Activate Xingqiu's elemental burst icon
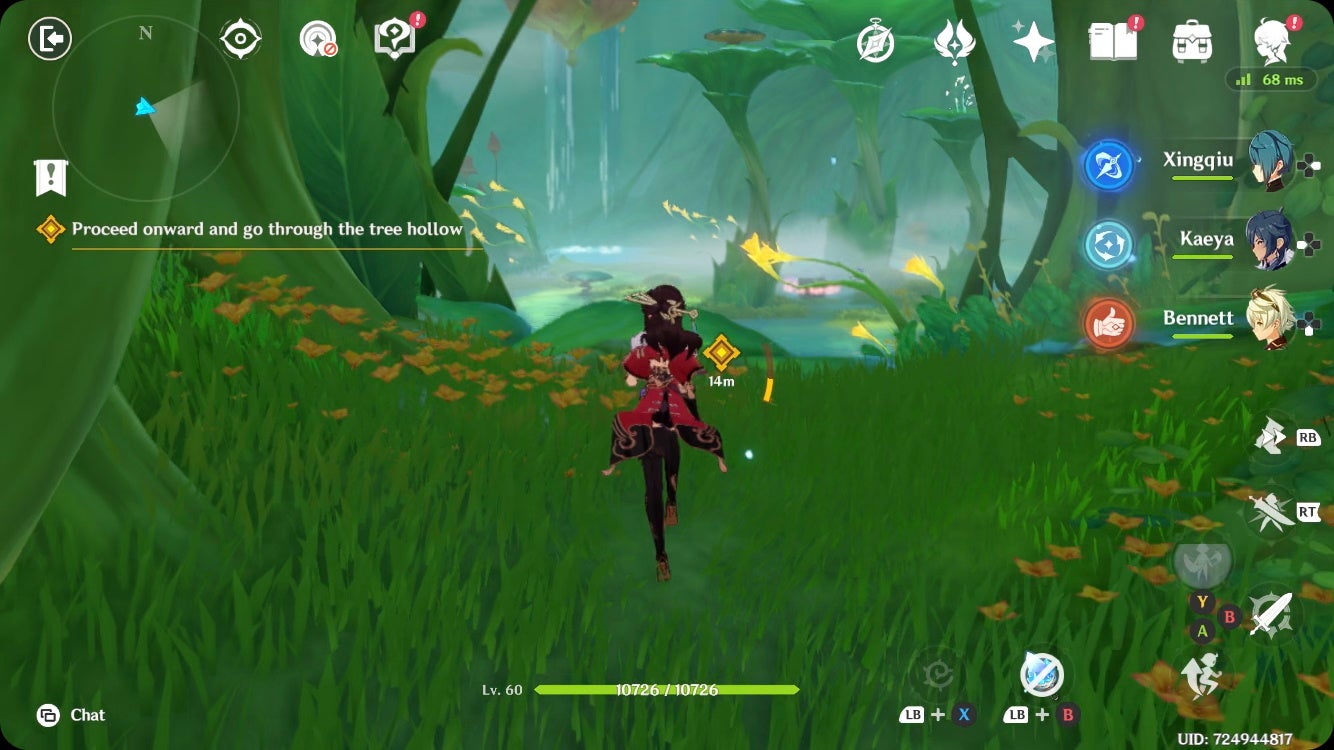Viewport: 1334px width, 750px height. 1106,166
